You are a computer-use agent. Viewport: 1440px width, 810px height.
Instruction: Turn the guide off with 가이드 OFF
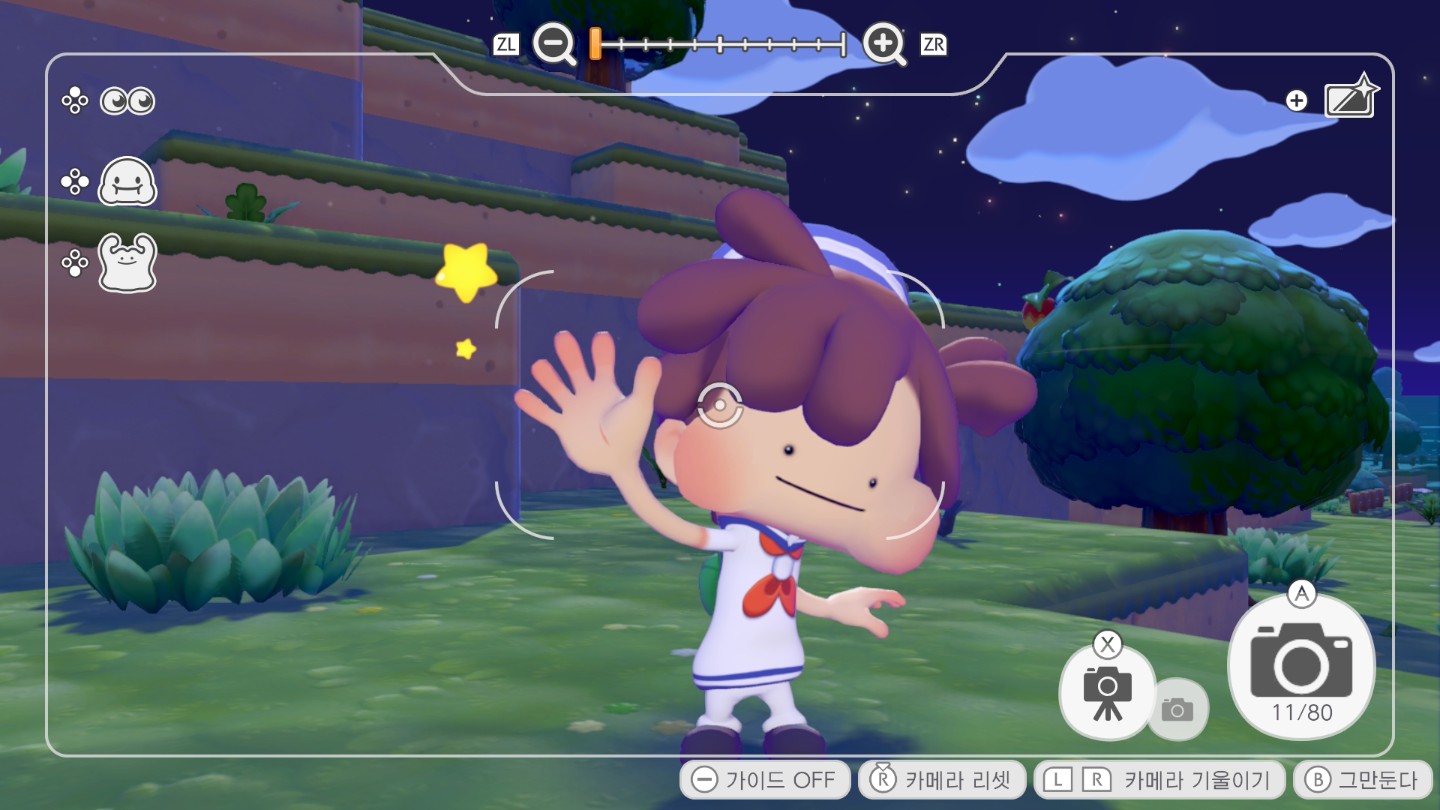point(765,780)
